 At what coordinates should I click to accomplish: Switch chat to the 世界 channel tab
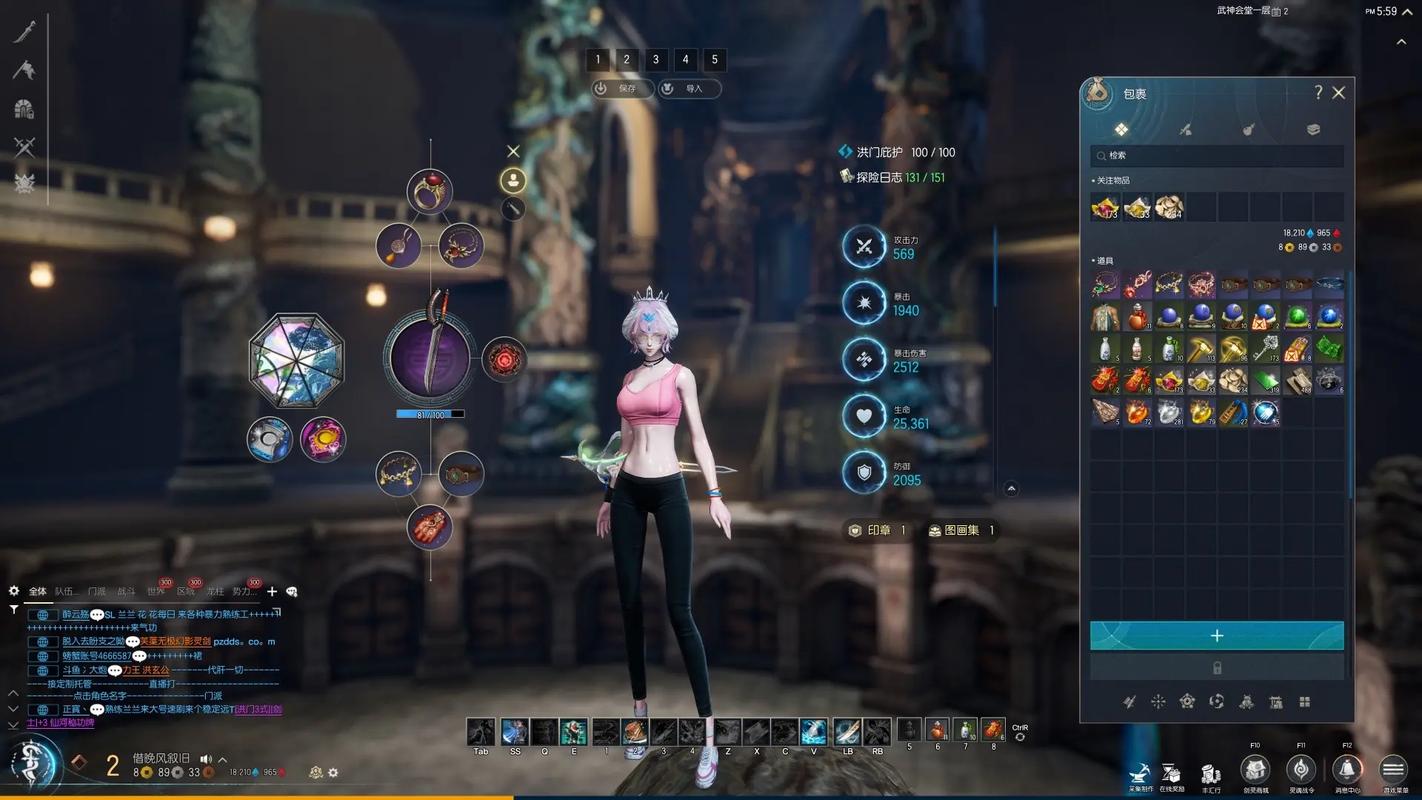pyautogui.click(x=156, y=592)
